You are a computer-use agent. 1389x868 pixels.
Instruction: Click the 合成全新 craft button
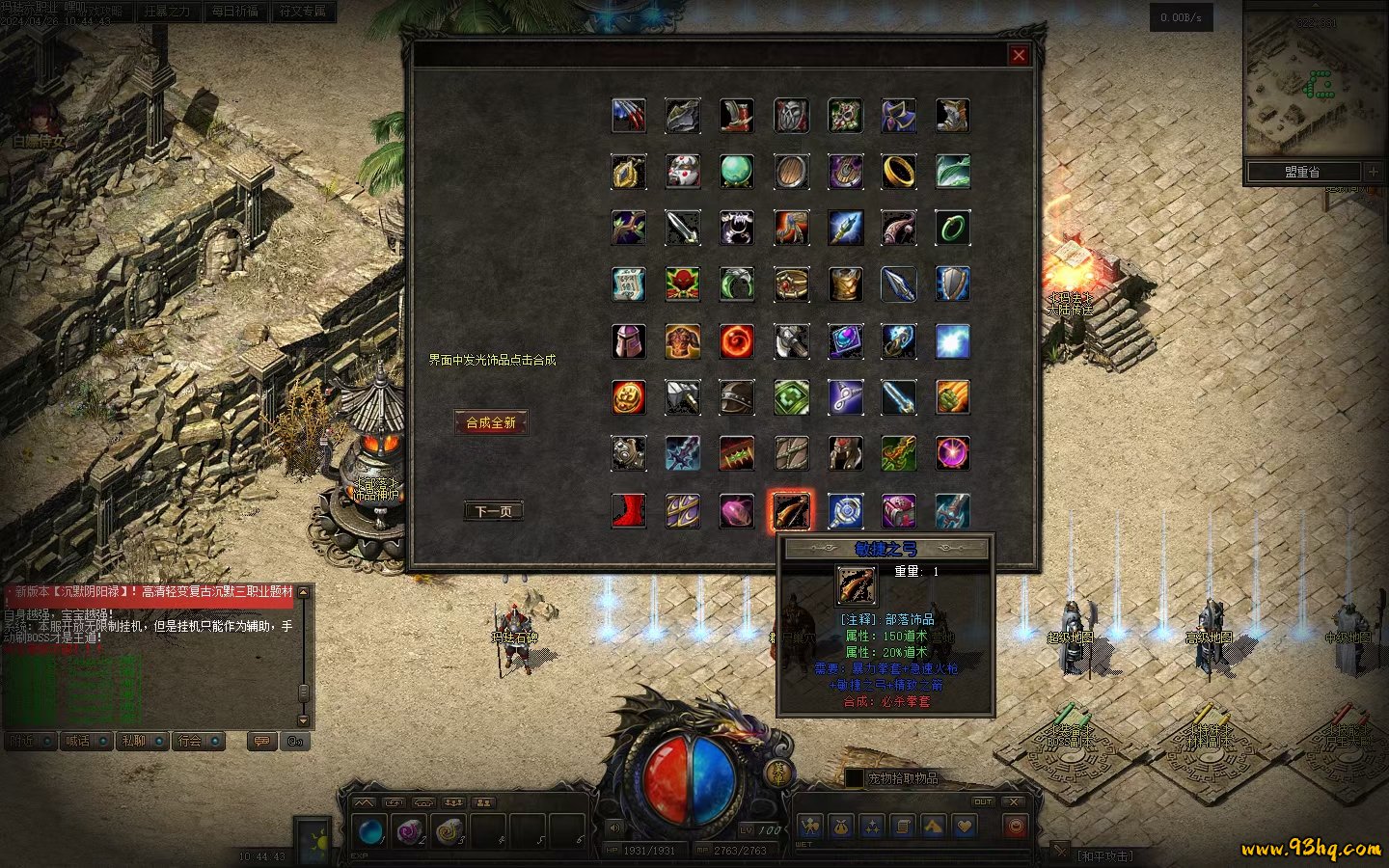point(491,422)
